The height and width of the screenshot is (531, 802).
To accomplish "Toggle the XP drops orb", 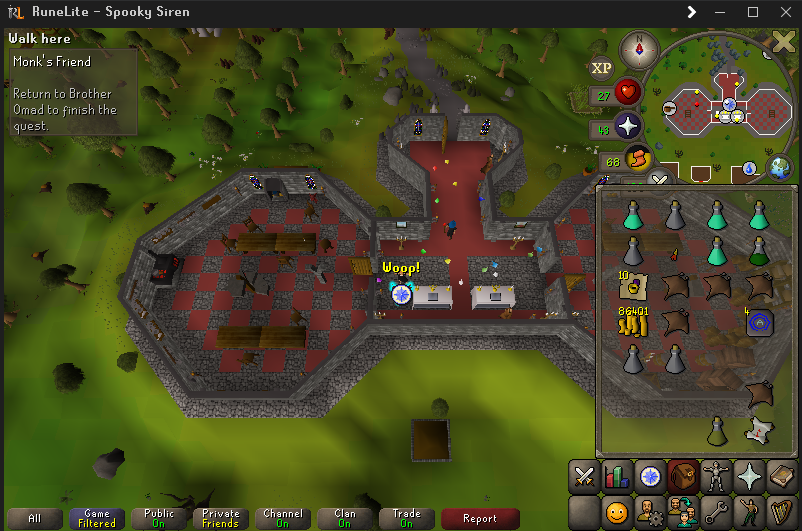I will coord(601,67).
